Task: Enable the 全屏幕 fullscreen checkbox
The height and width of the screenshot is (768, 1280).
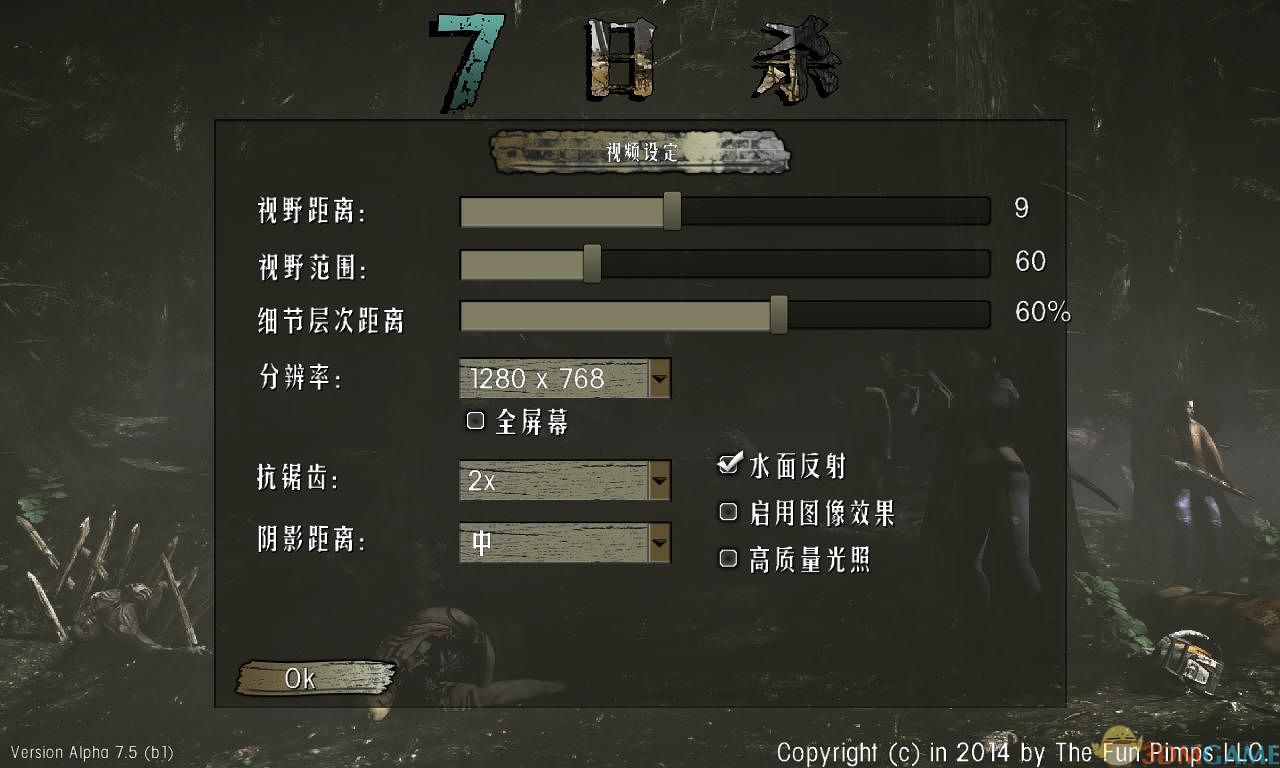Action: click(x=474, y=420)
